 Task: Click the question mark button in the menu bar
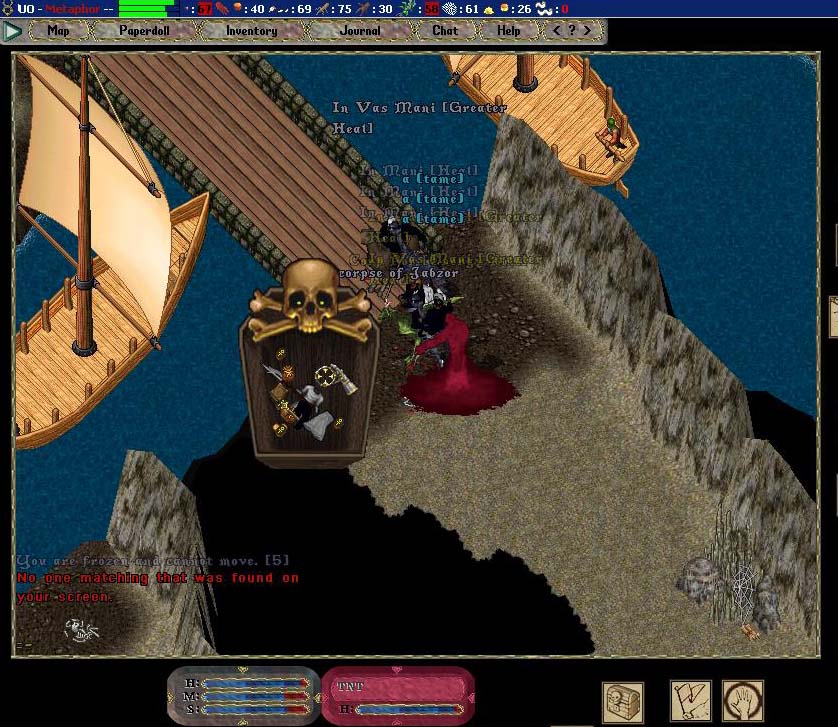pos(571,31)
